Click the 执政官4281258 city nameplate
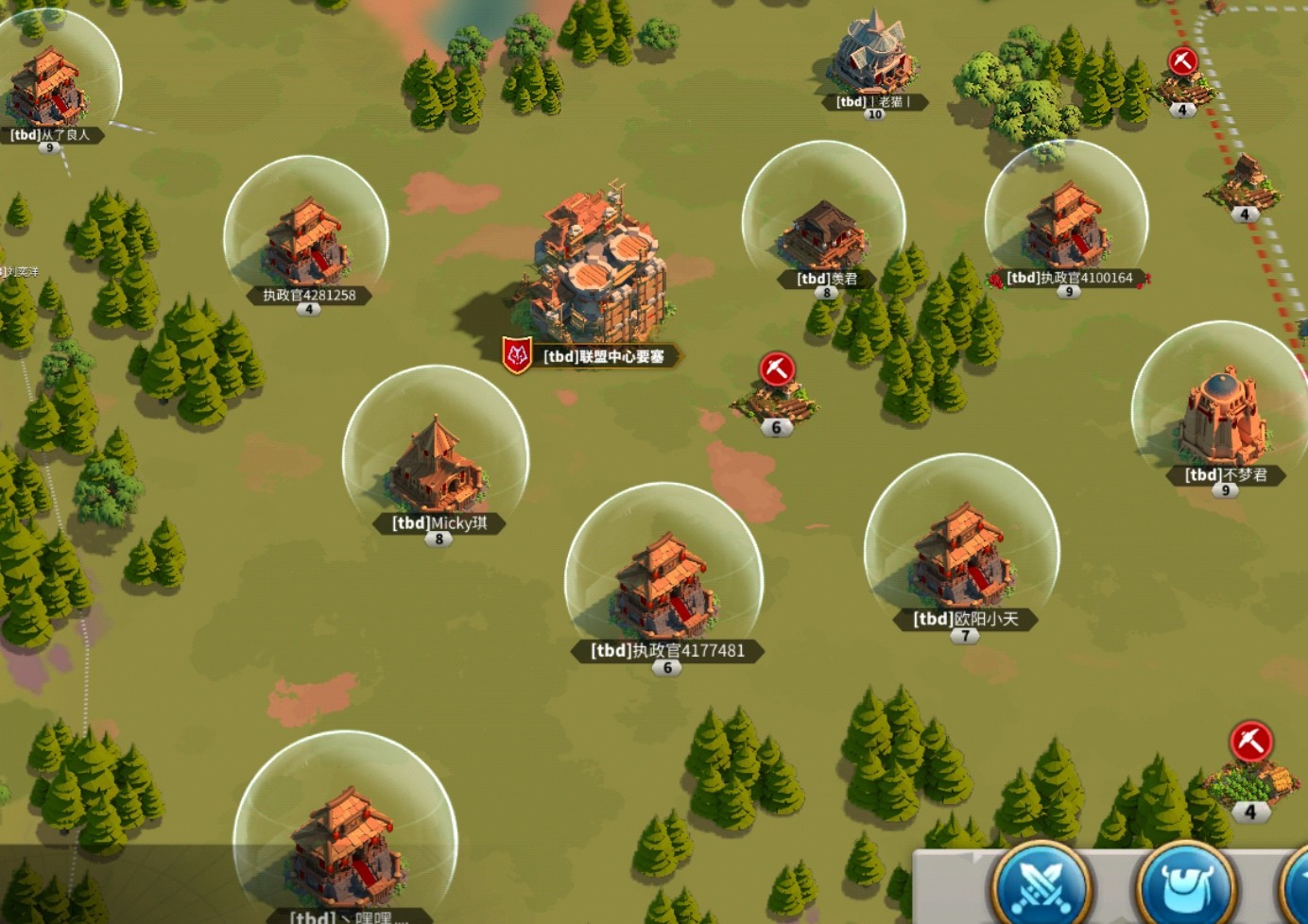Viewport: 1308px width, 924px height. [x=309, y=295]
